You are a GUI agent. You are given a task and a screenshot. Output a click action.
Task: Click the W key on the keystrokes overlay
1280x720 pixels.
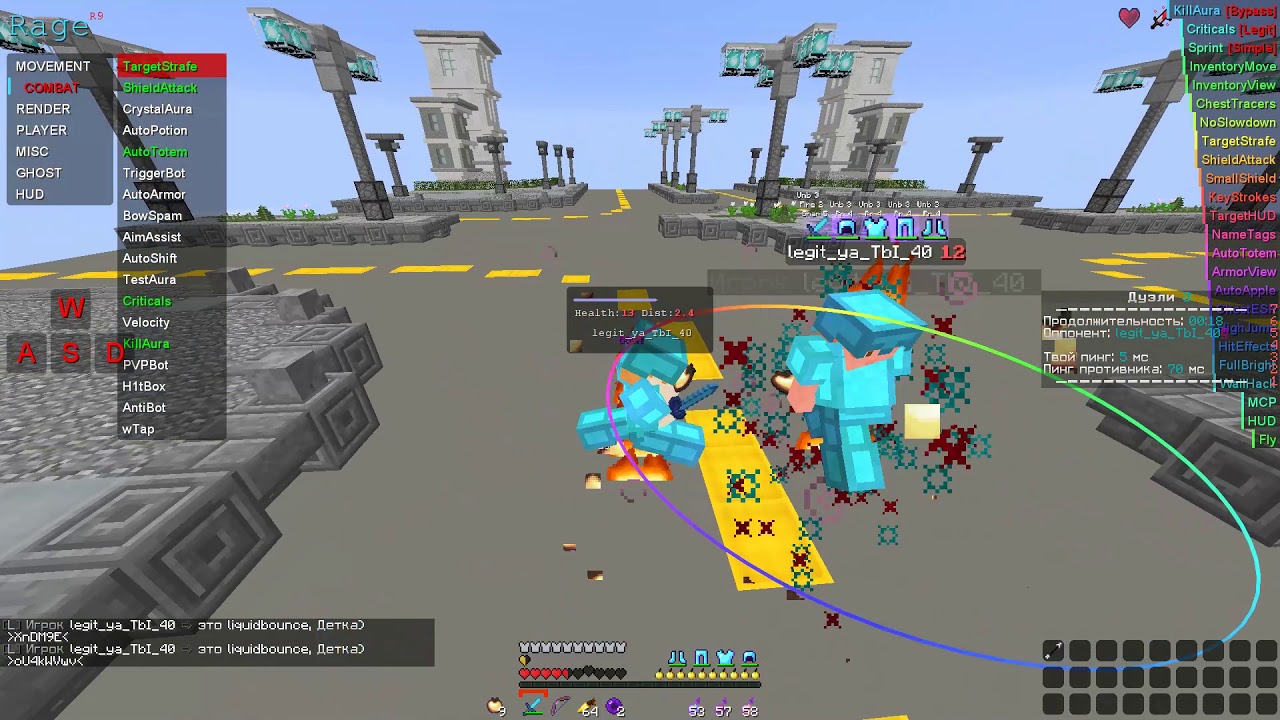pos(70,307)
